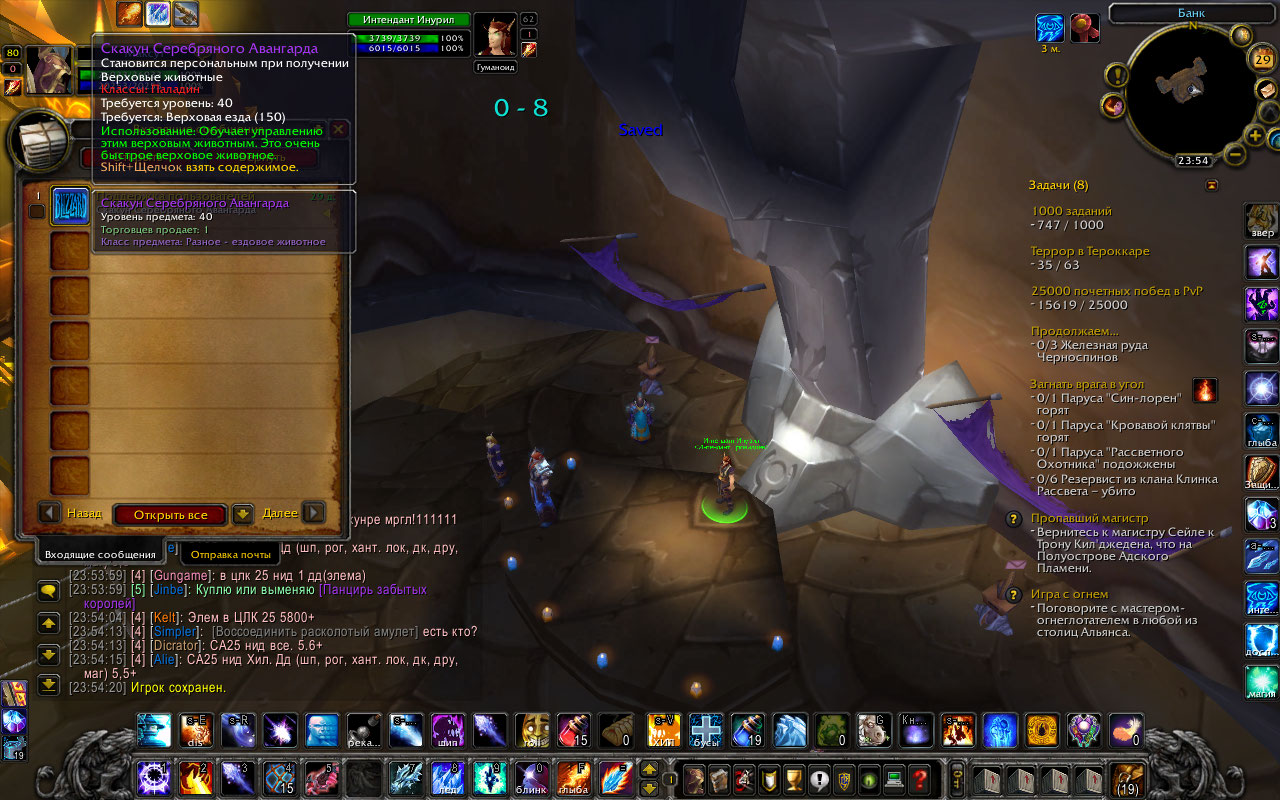Go to next mail page with "Далее" arrow
1280x800 pixels.
314,513
